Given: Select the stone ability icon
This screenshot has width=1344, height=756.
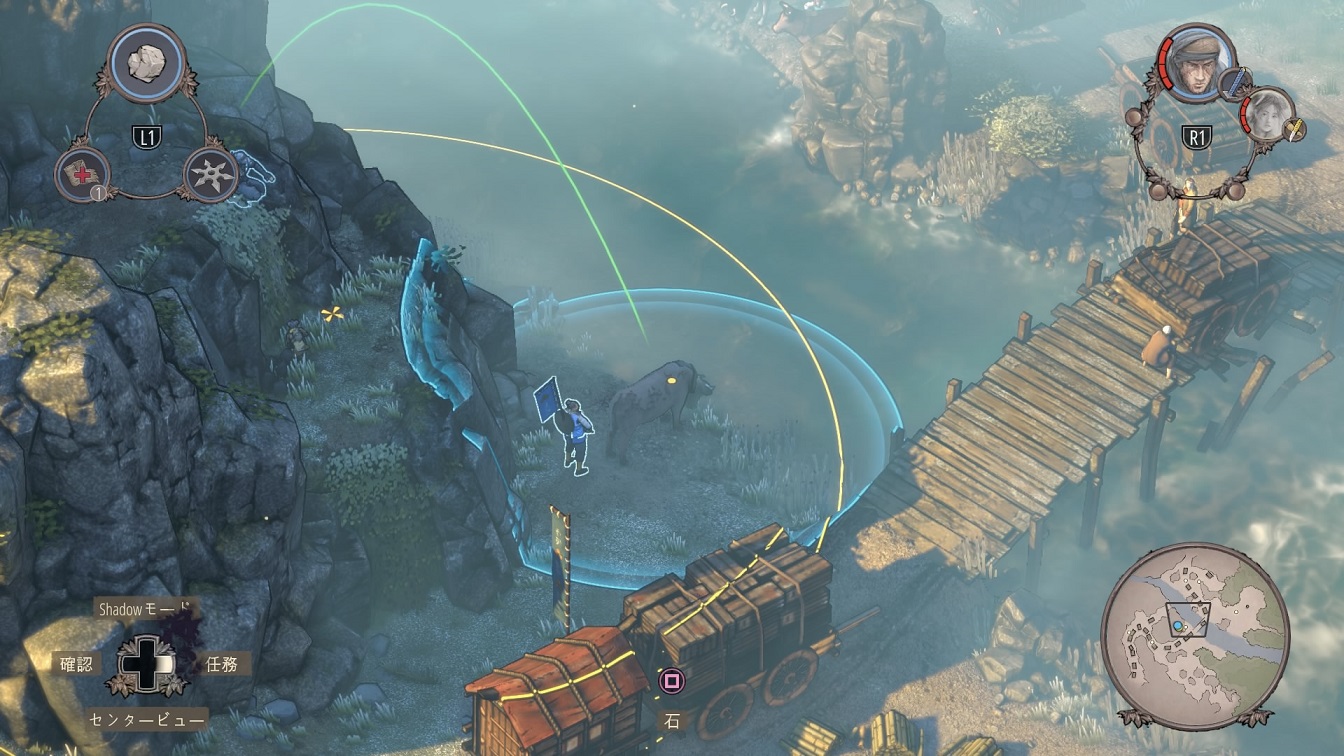Looking at the screenshot, I should click(149, 62).
